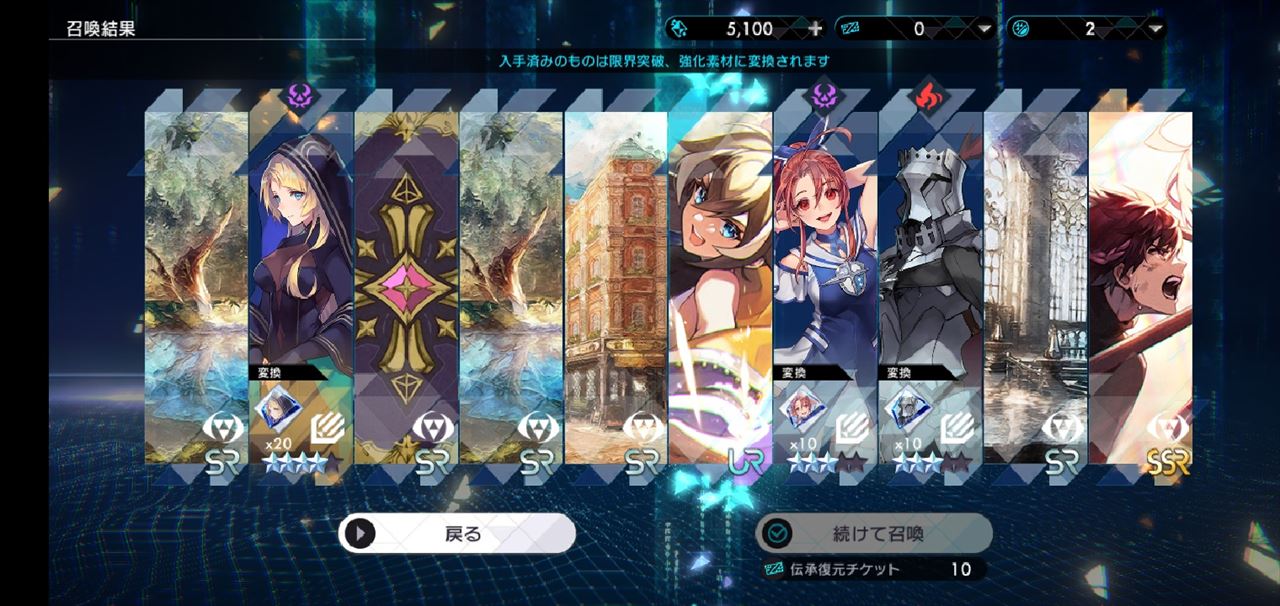Select the gold cross emblem SR card
The width and height of the screenshot is (1280, 606).
406,280
